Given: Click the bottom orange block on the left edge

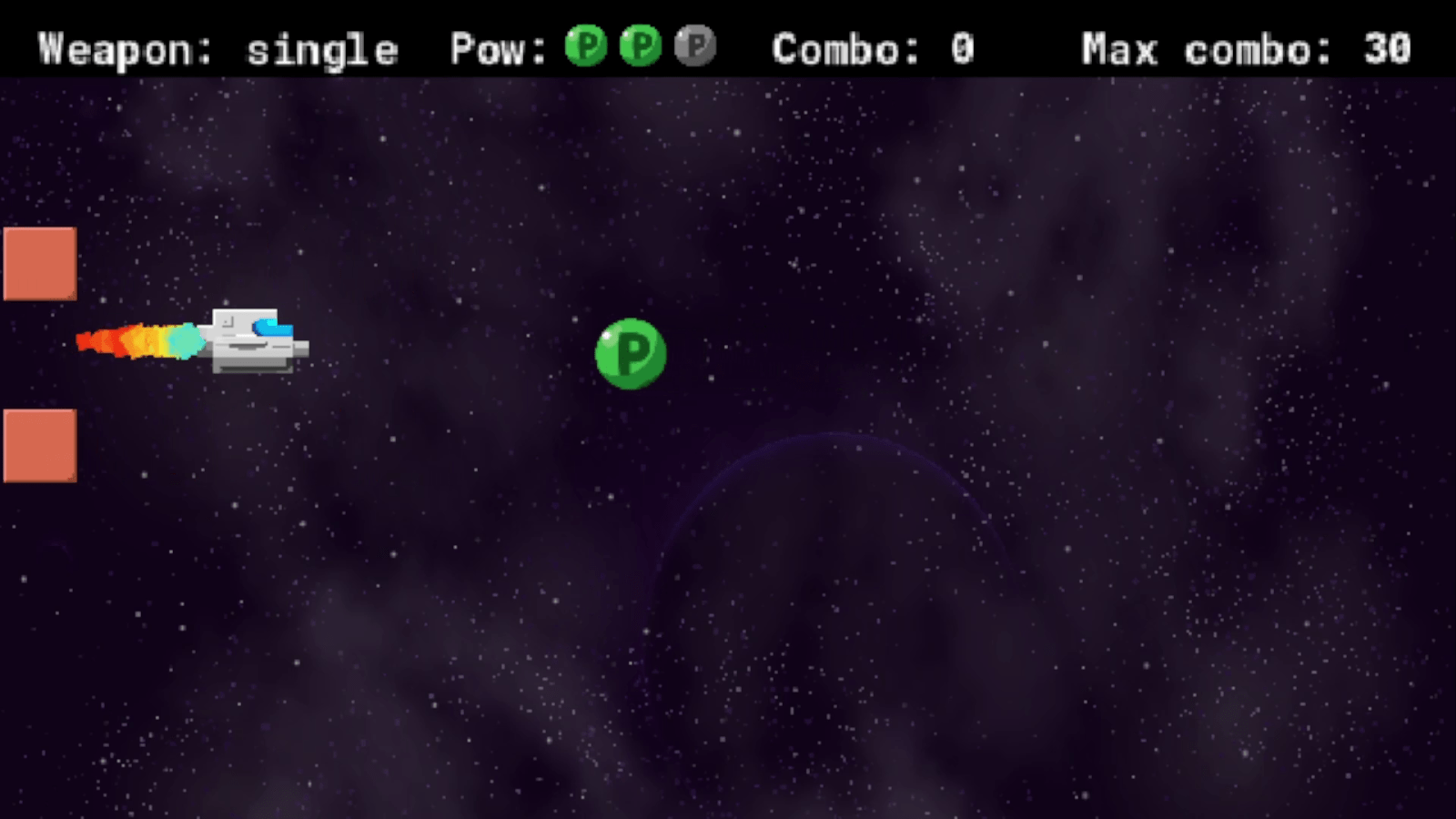Looking at the screenshot, I should click(38, 445).
